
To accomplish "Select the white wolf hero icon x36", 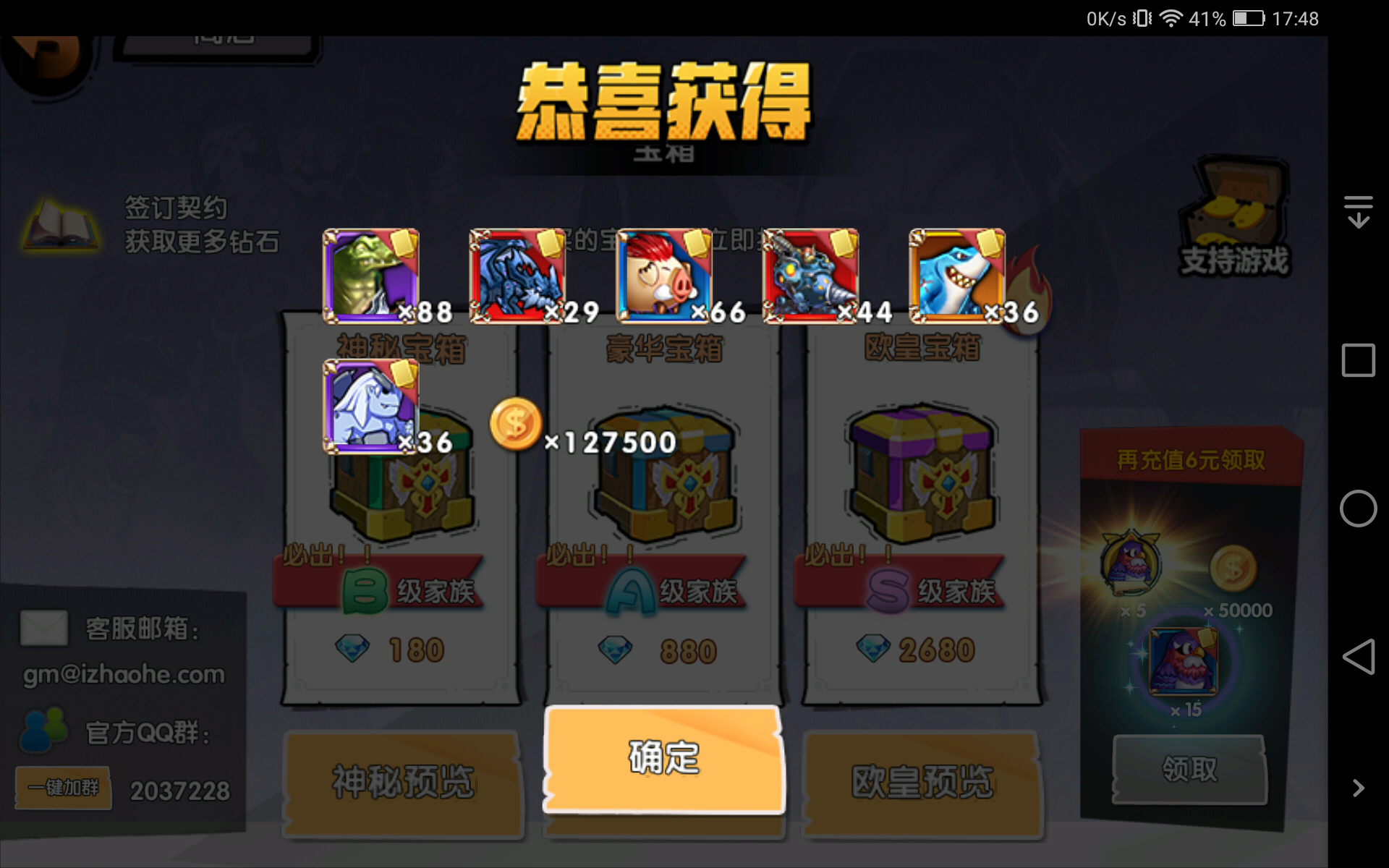I will [x=370, y=407].
